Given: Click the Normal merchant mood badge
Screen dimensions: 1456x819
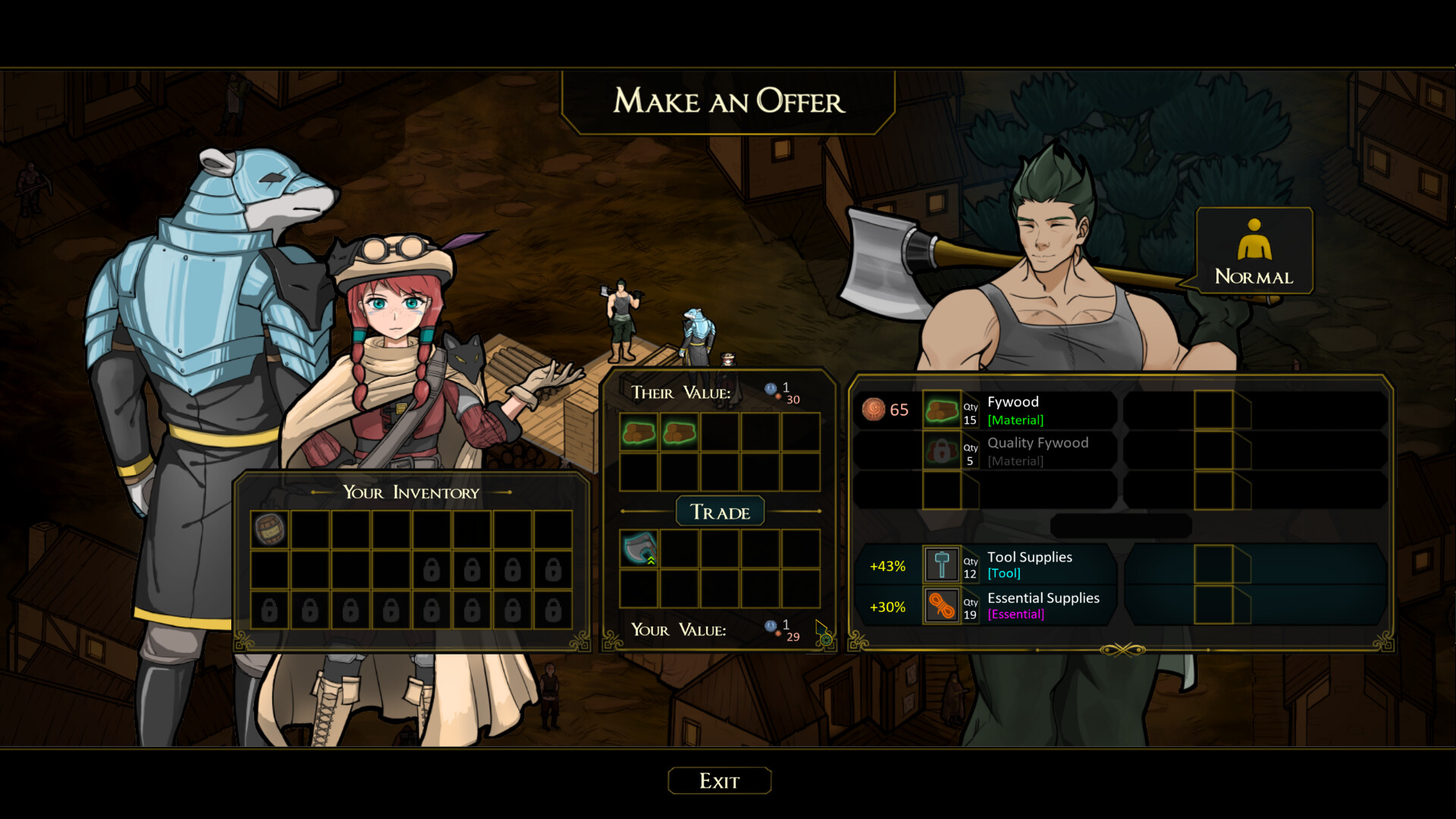Looking at the screenshot, I should (1254, 251).
